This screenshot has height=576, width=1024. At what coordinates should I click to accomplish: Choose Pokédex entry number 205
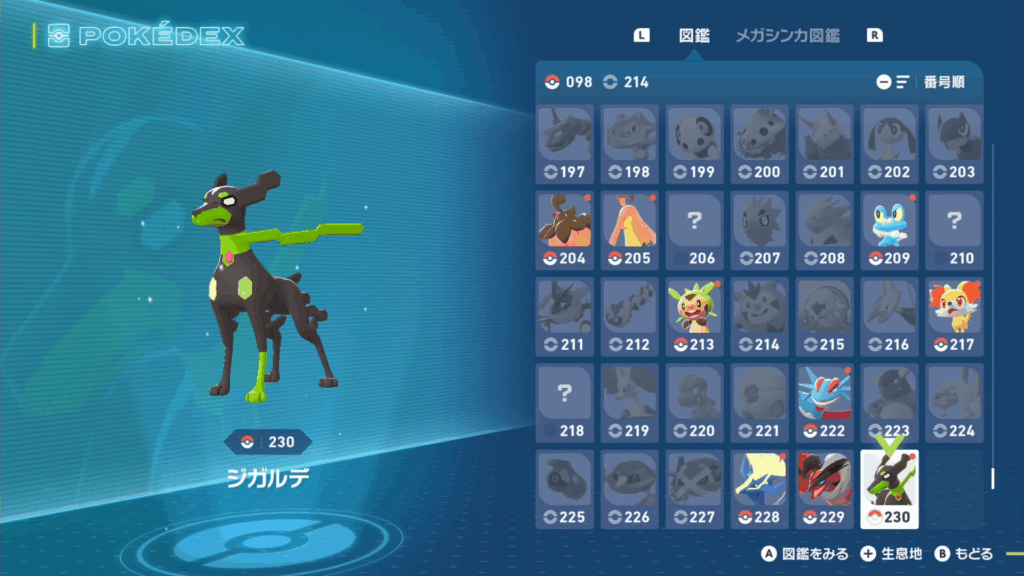tap(630, 231)
